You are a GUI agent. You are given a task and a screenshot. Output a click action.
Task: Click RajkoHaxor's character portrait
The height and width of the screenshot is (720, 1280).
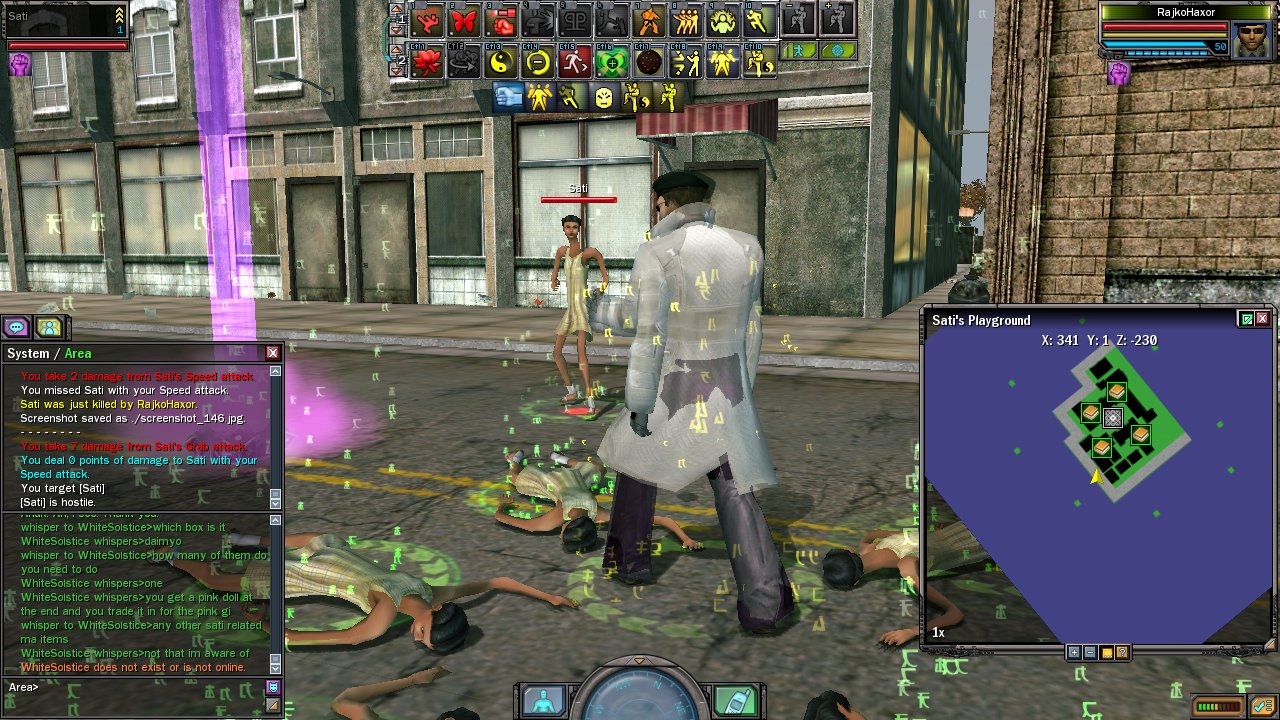click(1251, 41)
